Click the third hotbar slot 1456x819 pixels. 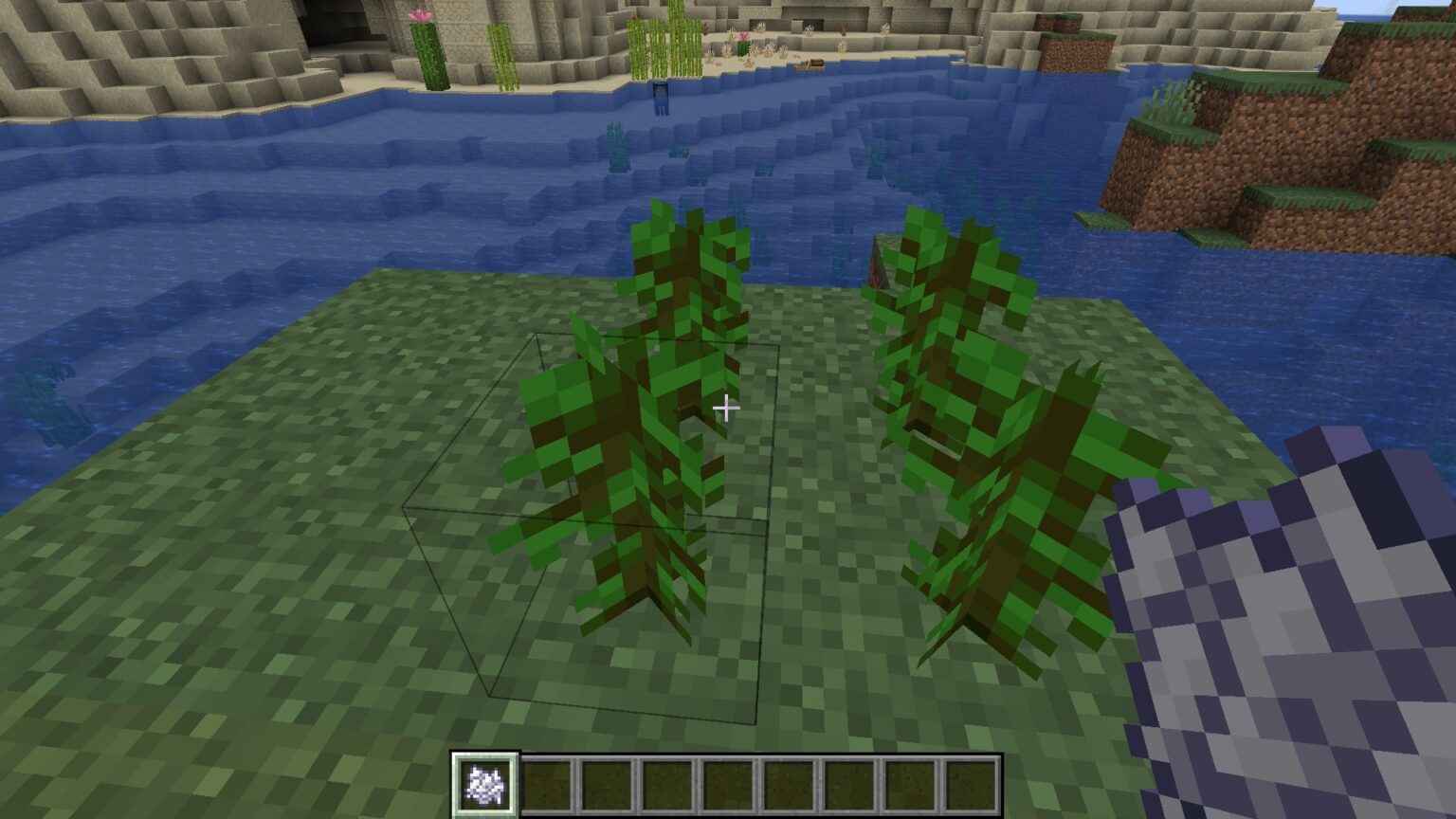[605, 784]
